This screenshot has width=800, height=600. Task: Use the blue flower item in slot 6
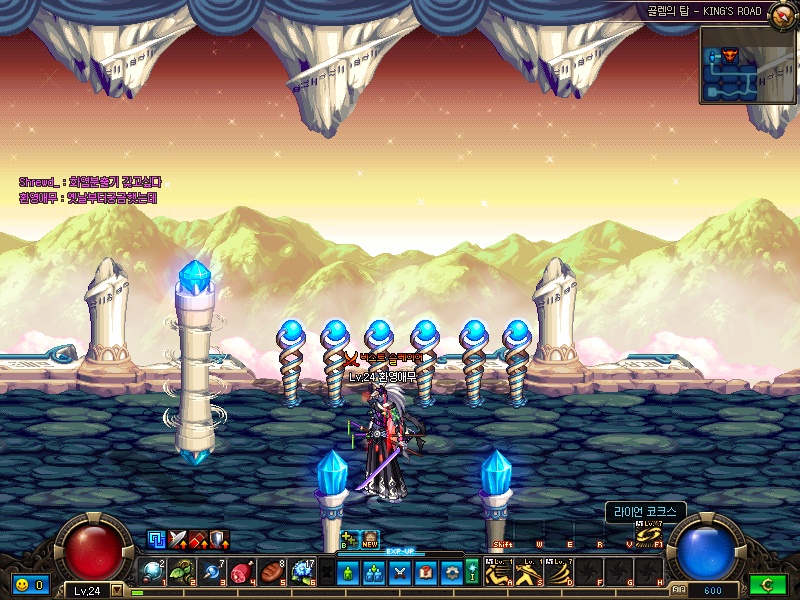(x=302, y=571)
